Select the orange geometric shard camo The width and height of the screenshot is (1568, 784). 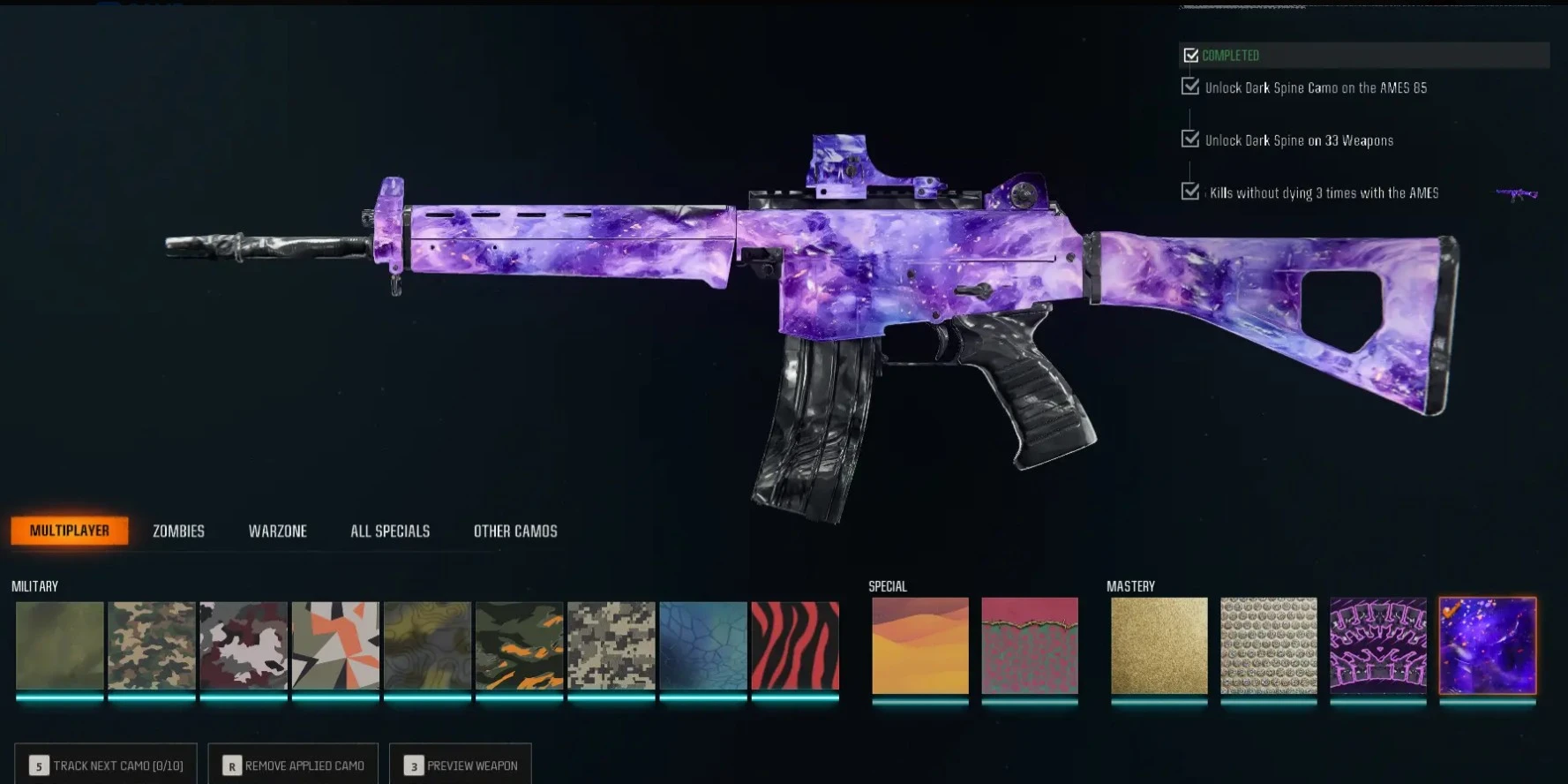pos(335,646)
